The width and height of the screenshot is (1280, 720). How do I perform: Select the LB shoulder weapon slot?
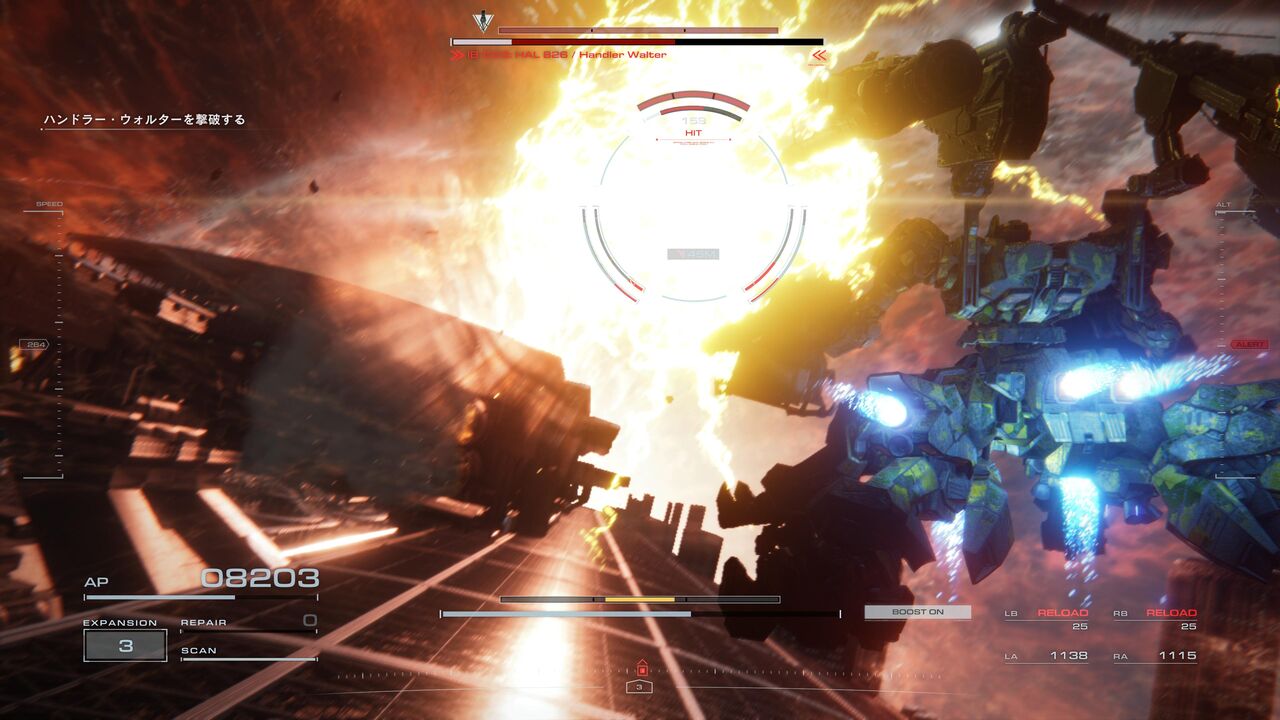(1046, 619)
